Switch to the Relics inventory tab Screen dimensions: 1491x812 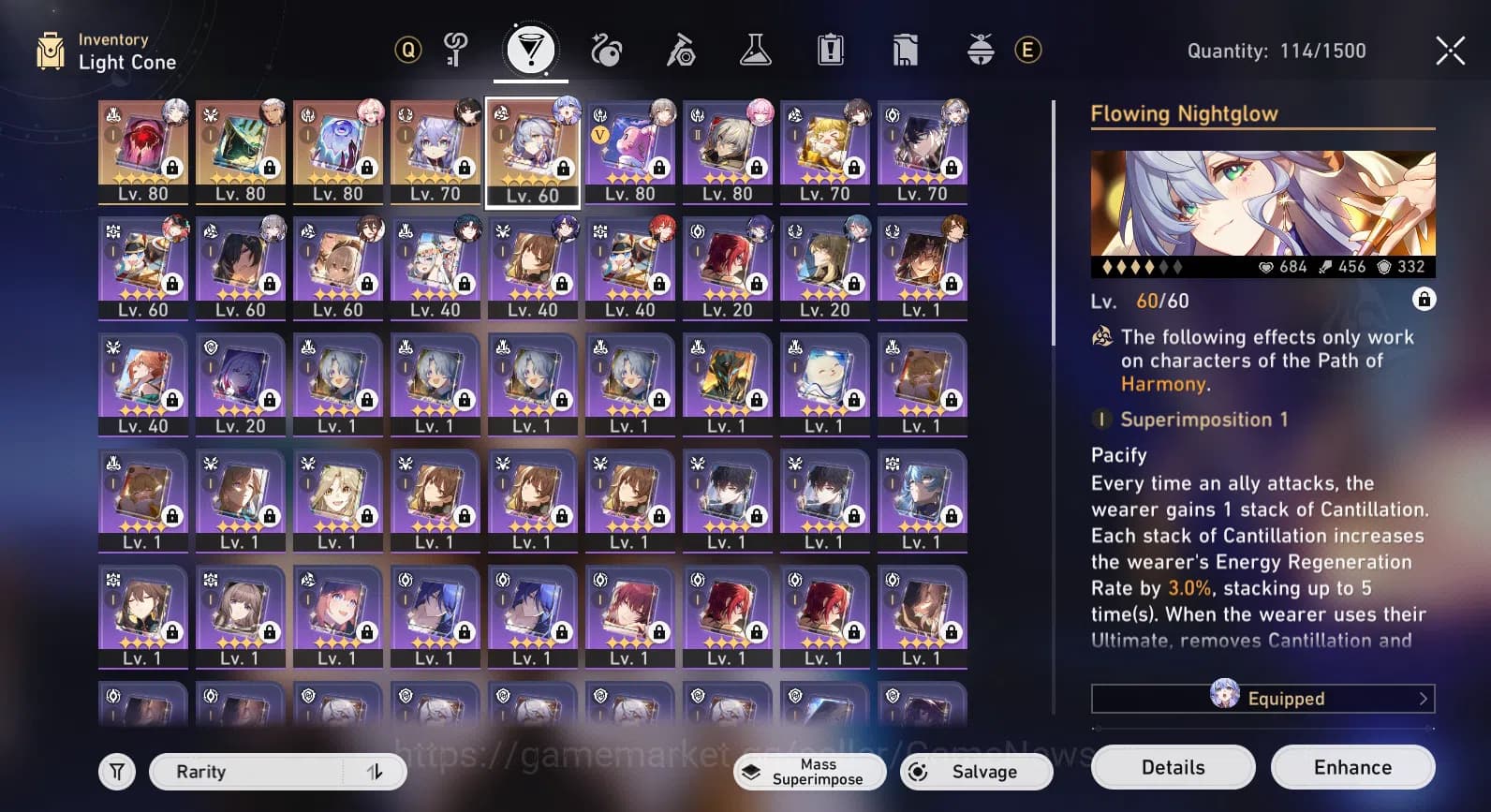606,51
